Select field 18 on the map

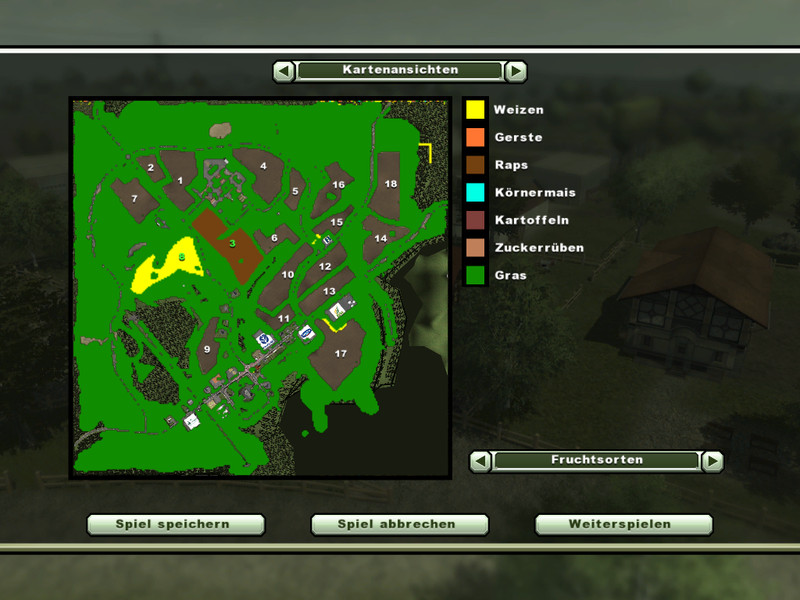390,185
